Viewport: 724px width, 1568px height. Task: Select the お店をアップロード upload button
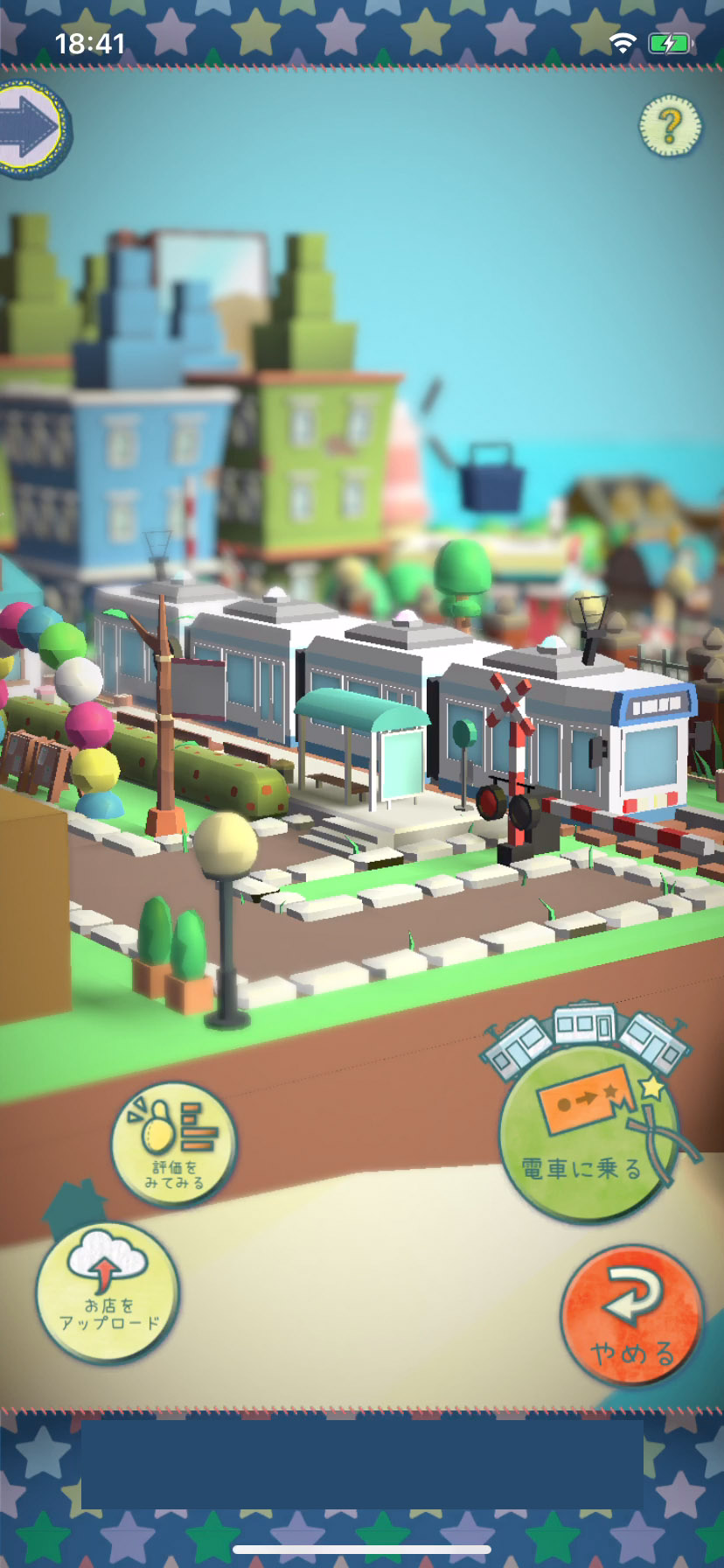[108, 1292]
